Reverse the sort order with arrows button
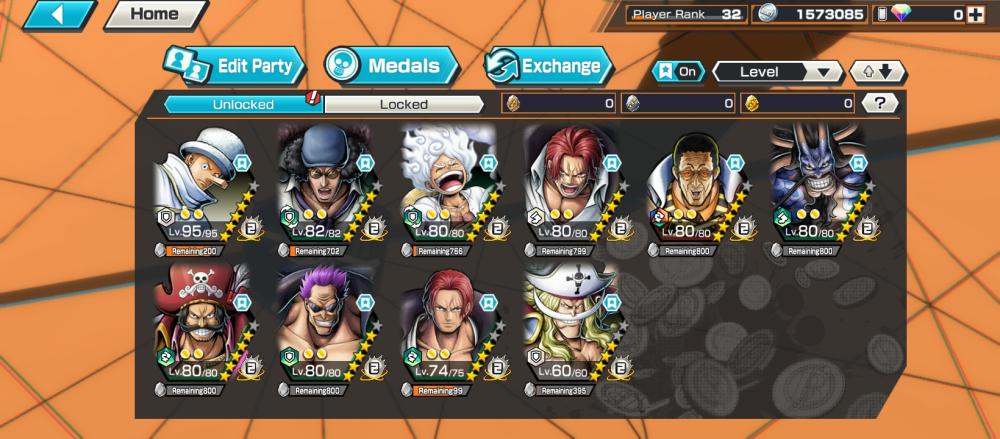Image resolution: width=1000 pixels, height=439 pixels. pos(877,72)
